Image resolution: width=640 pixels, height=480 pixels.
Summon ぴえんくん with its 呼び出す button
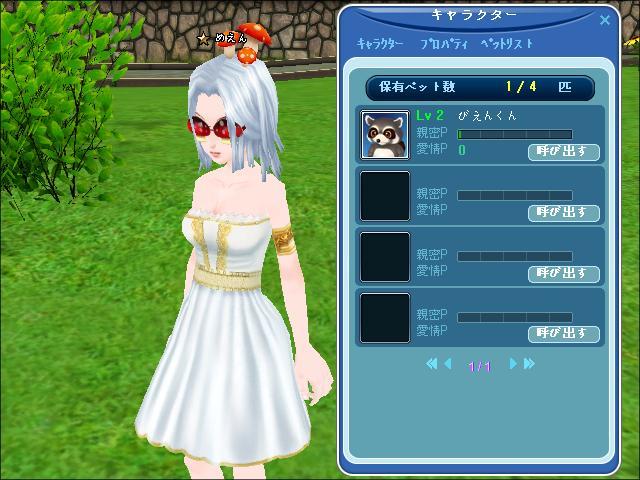[563, 152]
